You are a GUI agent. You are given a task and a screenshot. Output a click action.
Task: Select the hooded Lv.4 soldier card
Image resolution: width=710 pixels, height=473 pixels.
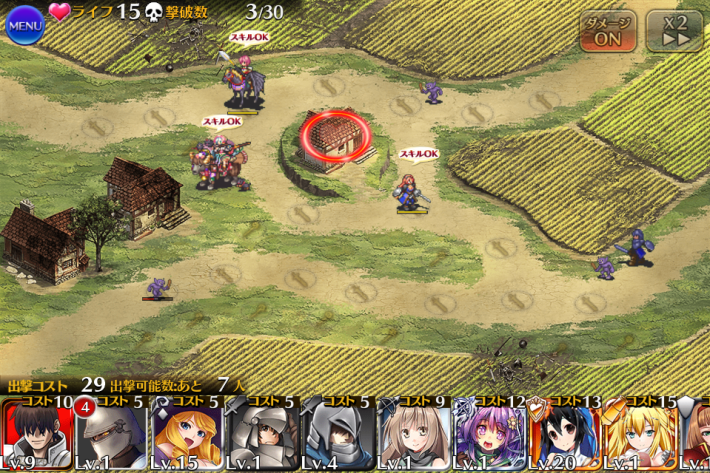click(338, 436)
